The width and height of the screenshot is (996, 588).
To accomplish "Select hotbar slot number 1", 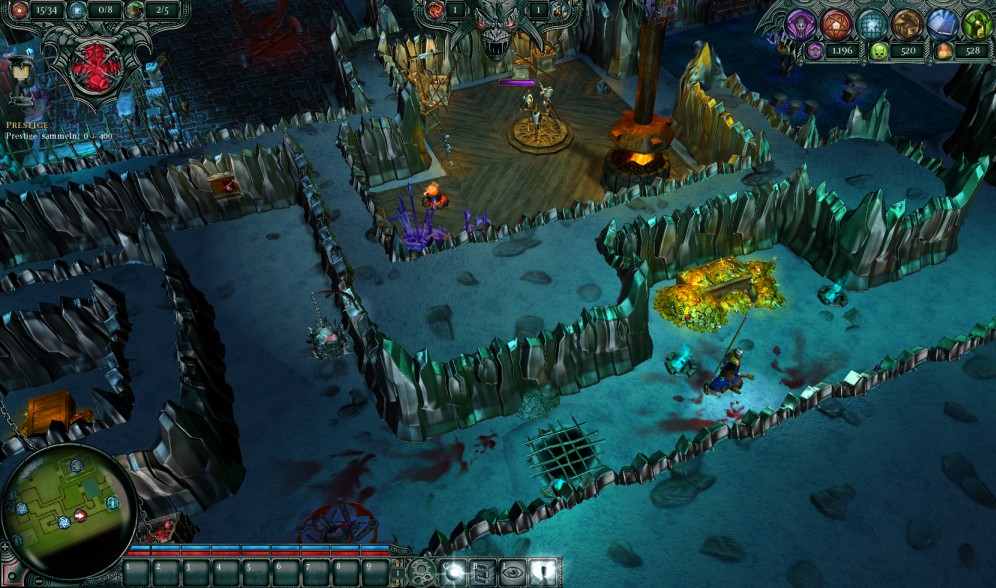I will tap(137, 573).
